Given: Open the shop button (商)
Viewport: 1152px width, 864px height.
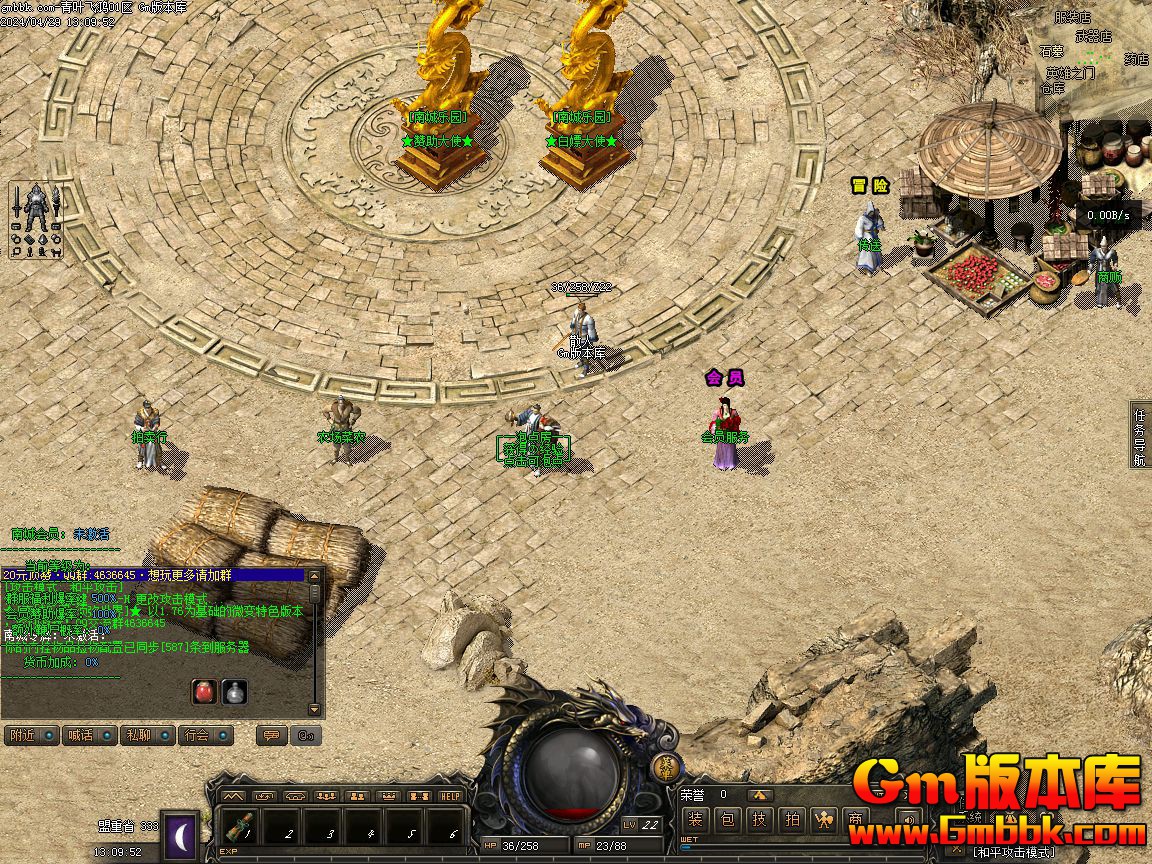Looking at the screenshot, I should [x=856, y=821].
